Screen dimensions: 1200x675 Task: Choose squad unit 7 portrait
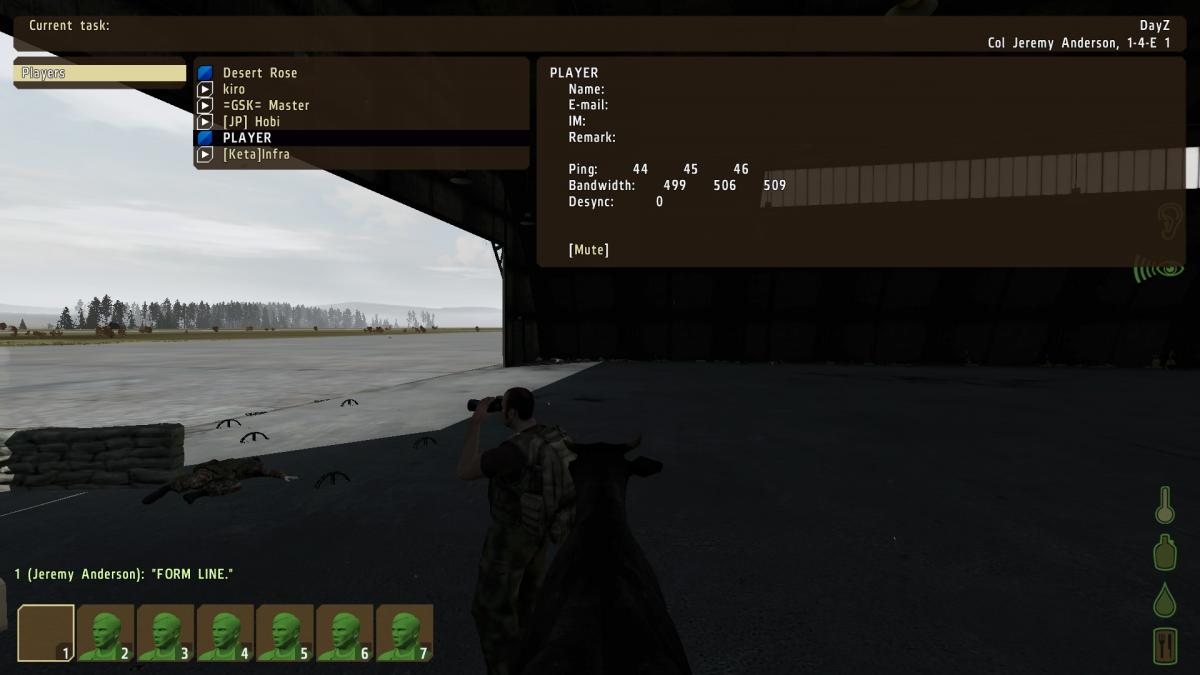tap(405, 633)
